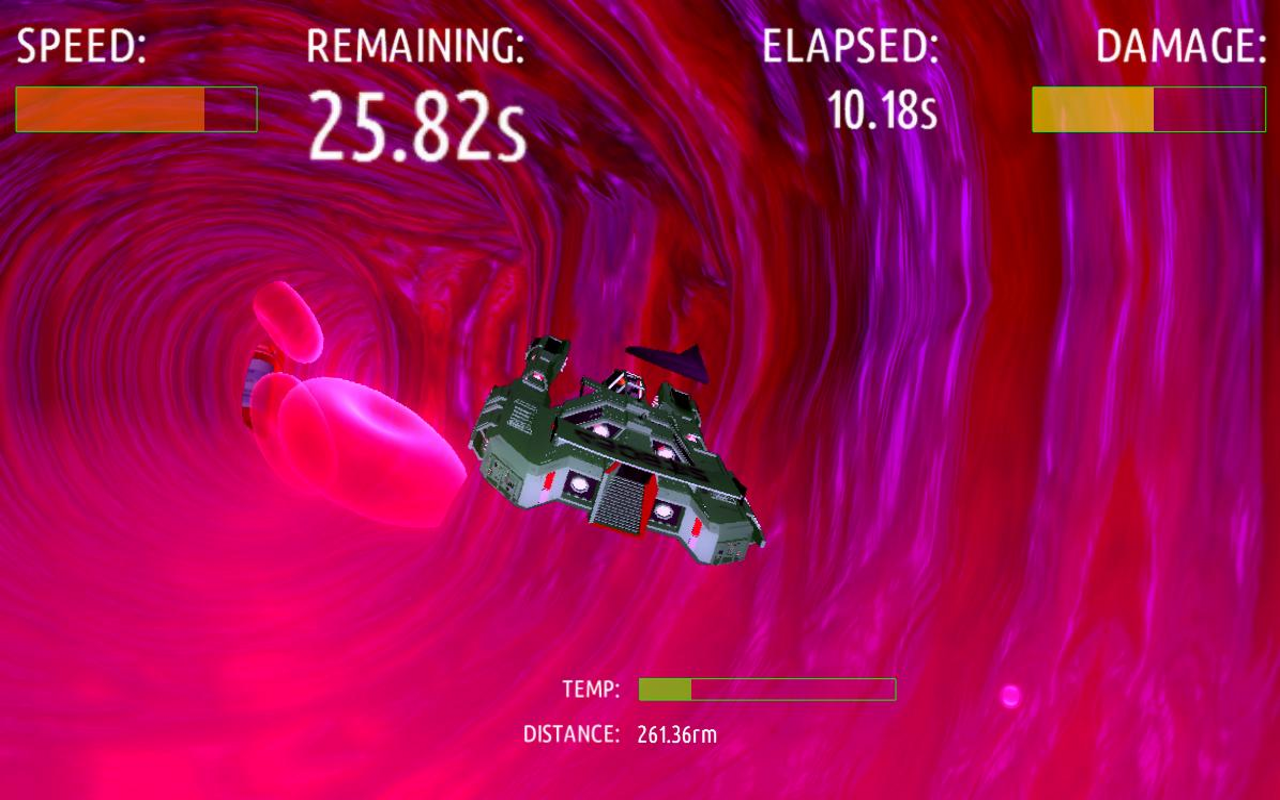The image size is (1280, 800).
Task: Click the green filled segment of the TEMP bar
Action: pos(663,688)
